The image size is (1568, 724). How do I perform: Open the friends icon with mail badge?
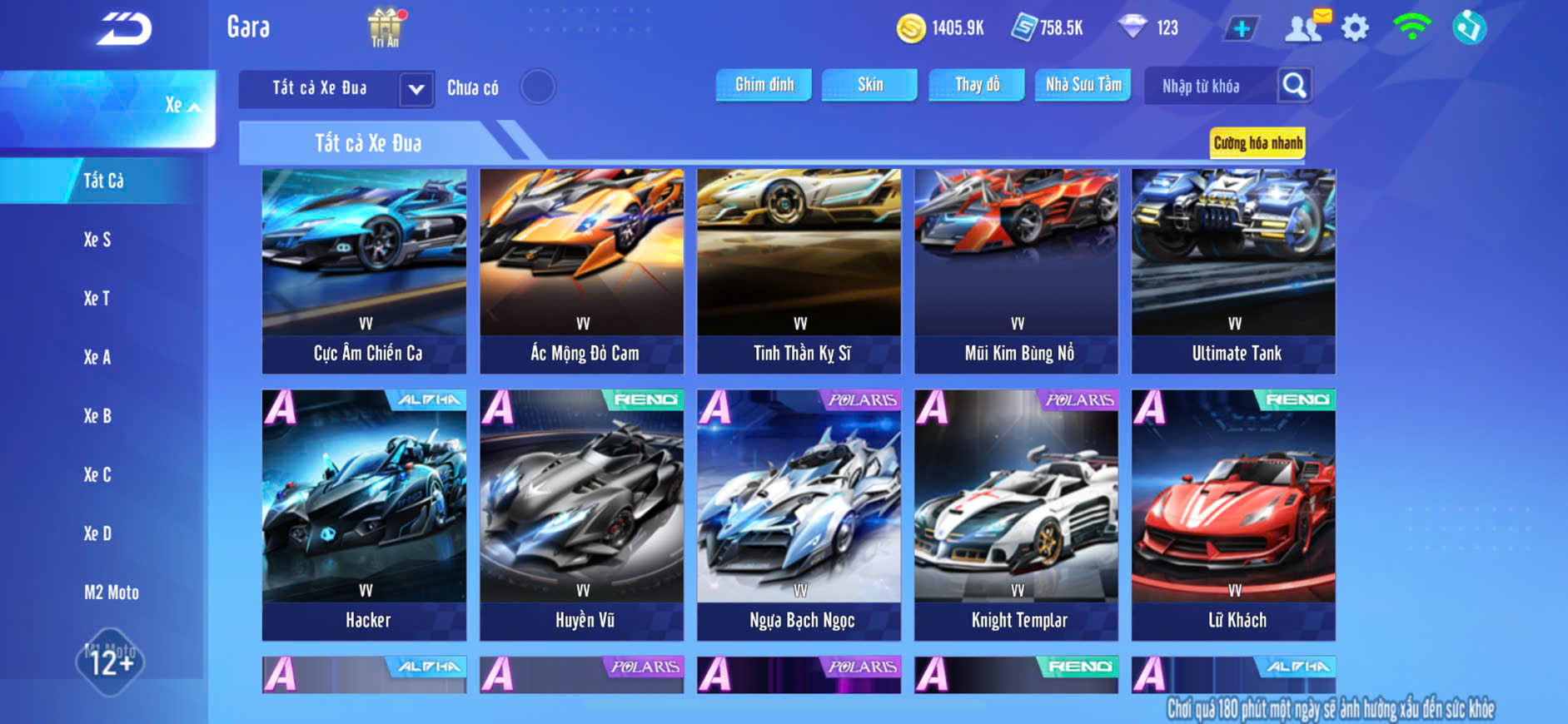tap(1305, 27)
